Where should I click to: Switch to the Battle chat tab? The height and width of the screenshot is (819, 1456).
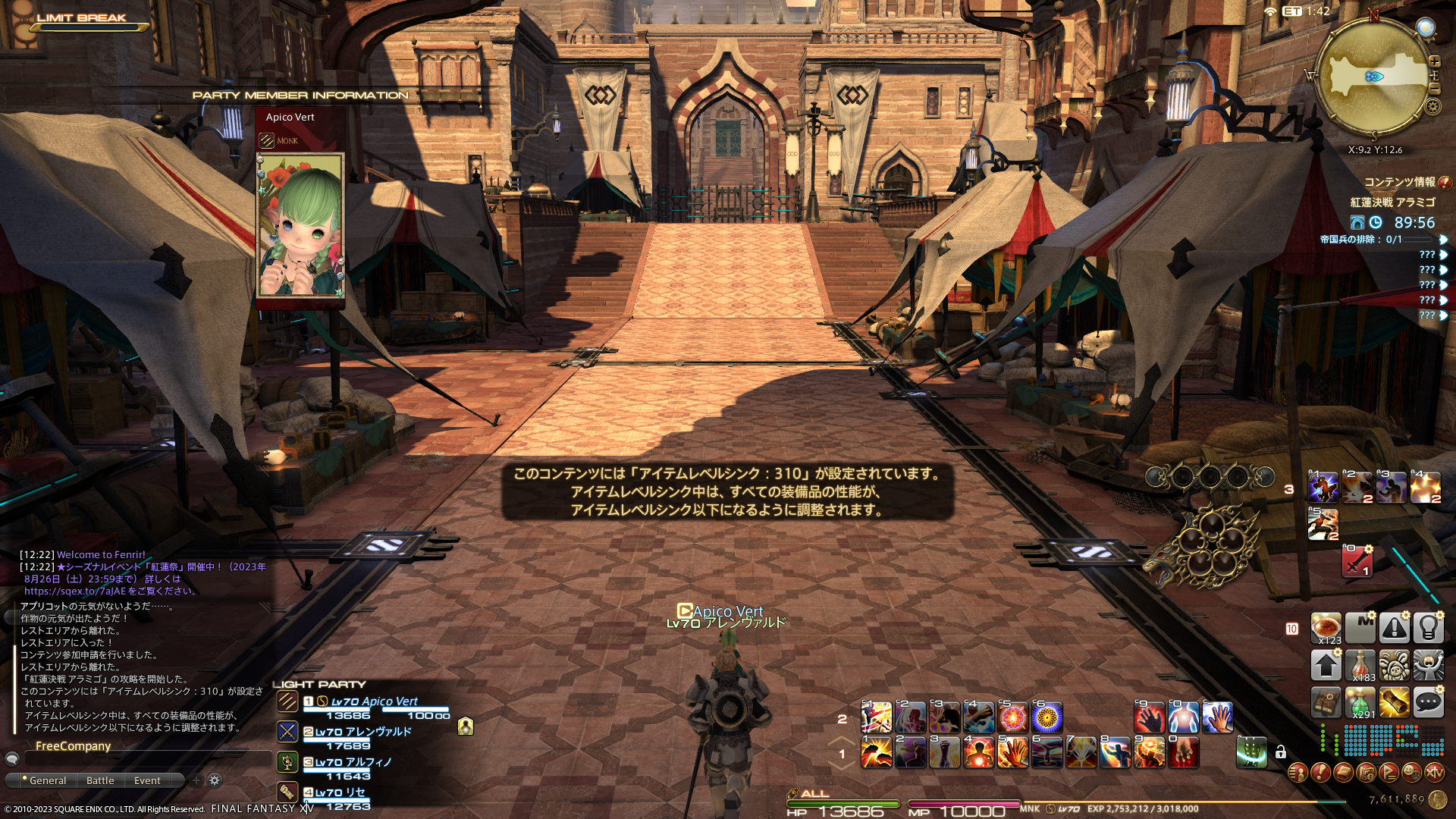tap(100, 780)
